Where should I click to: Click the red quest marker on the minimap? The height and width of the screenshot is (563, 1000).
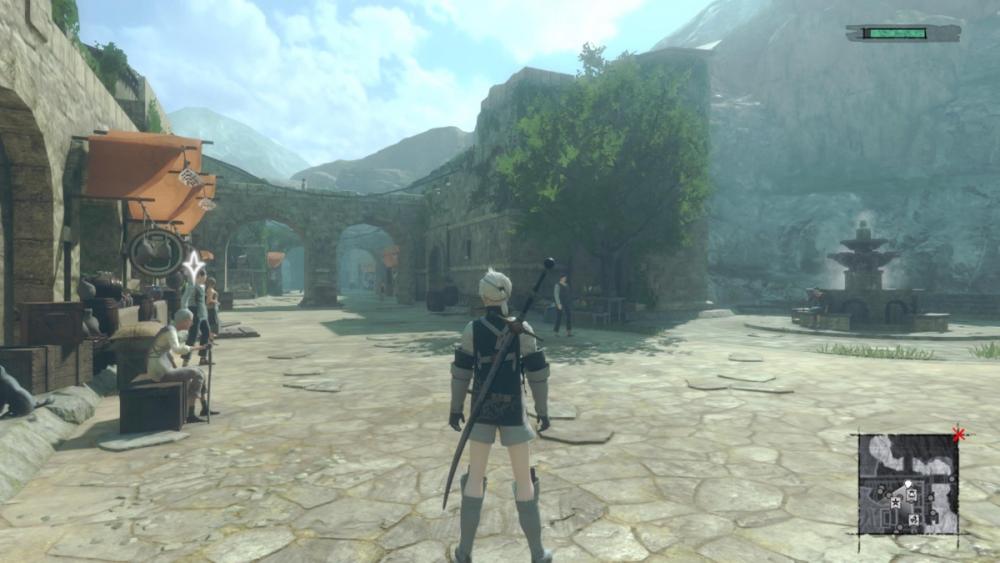click(958, 435)
